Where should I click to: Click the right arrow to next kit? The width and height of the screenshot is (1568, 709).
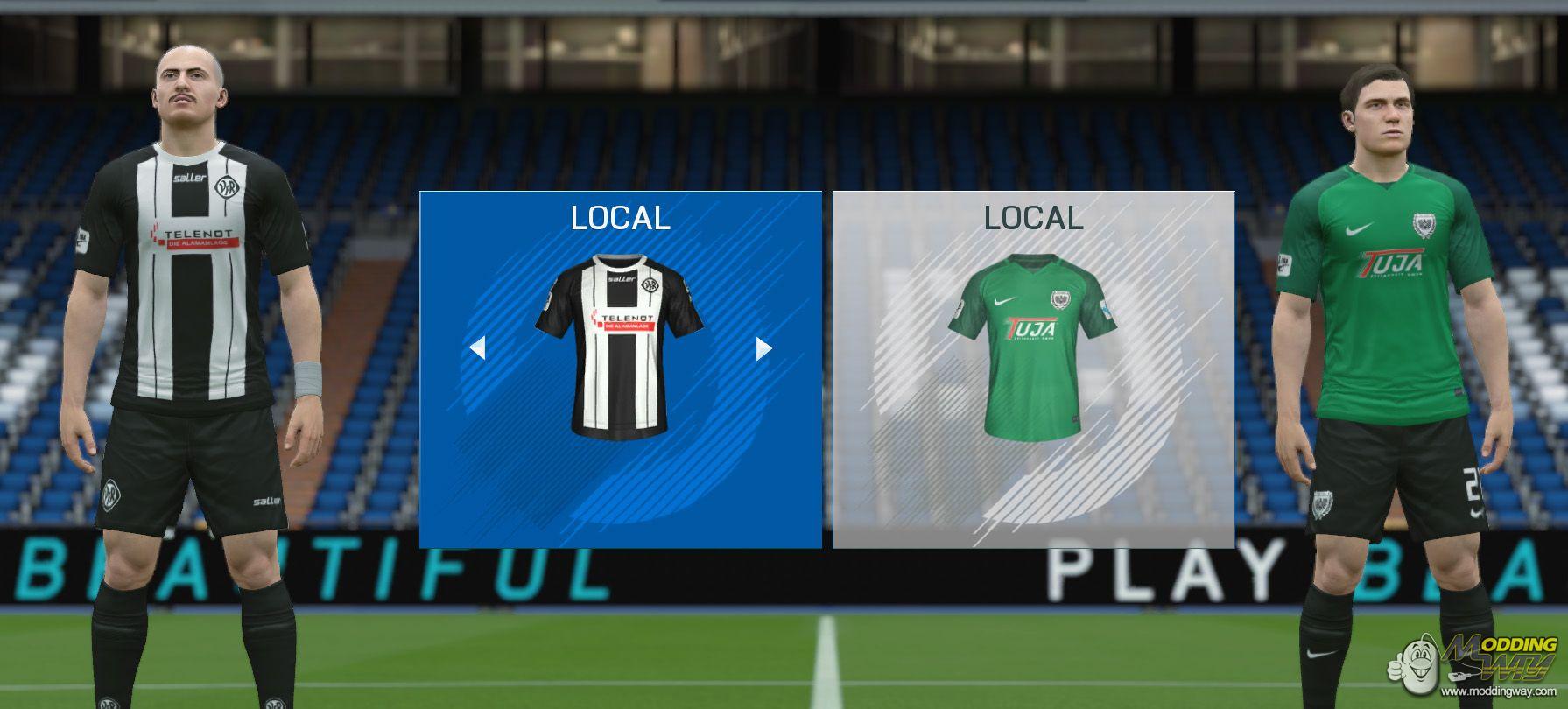point(763,349)
